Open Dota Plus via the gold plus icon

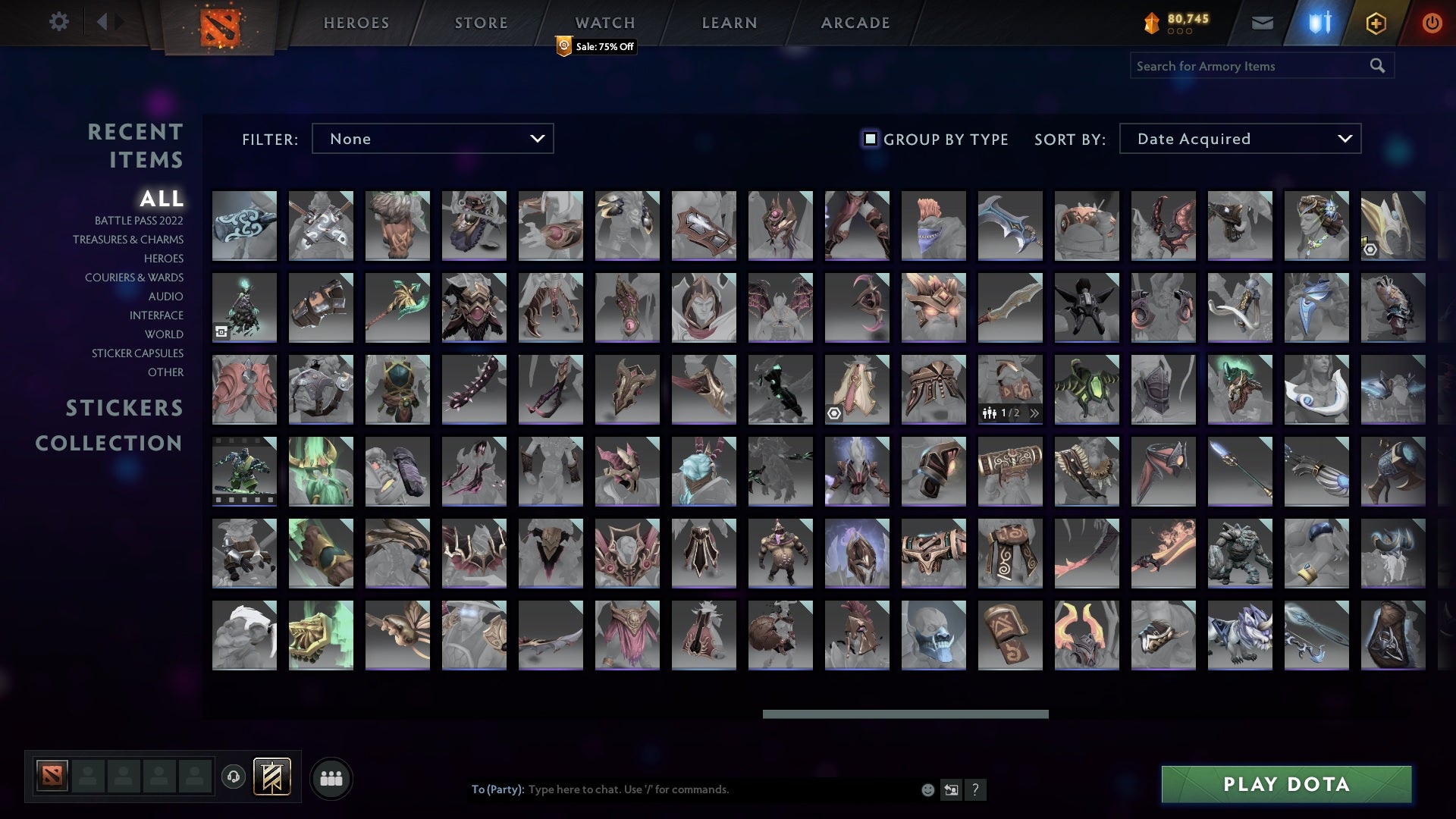click(1376, 23)
